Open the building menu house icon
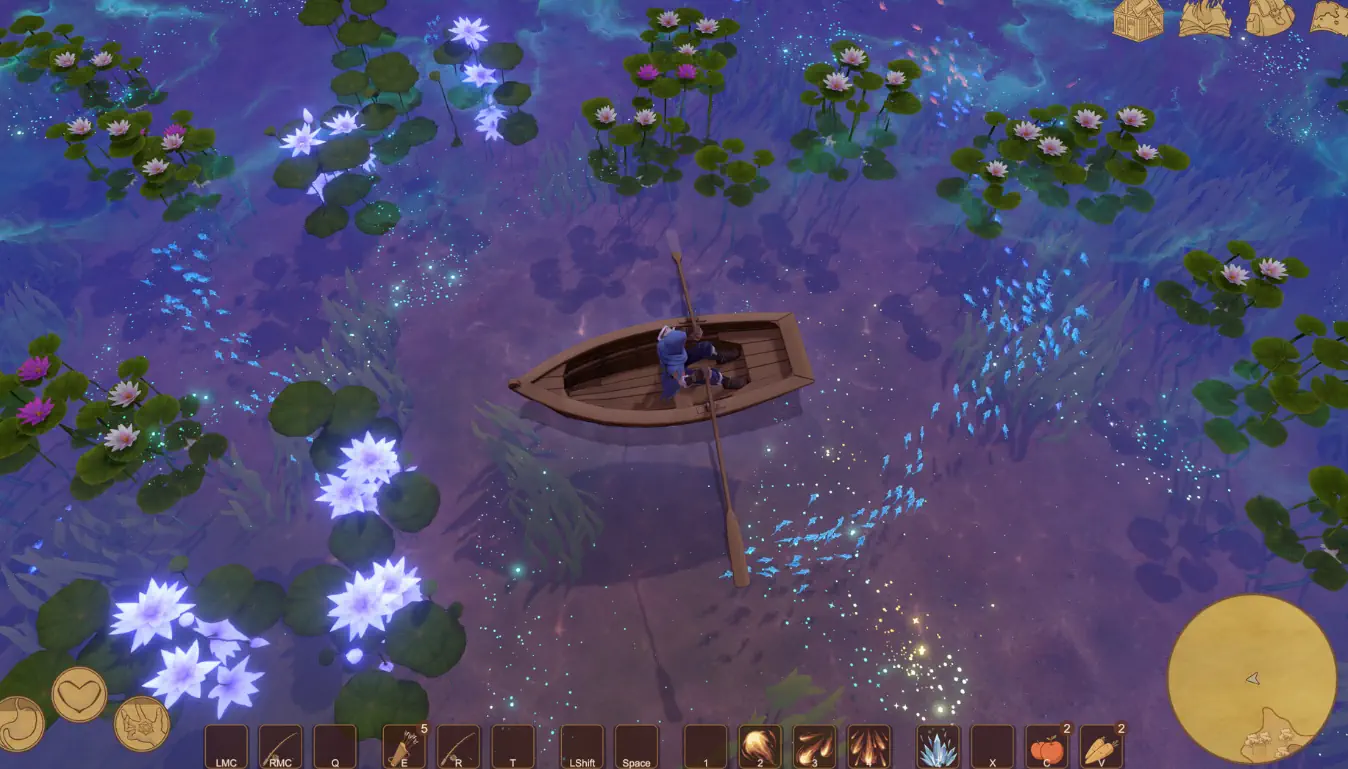The width and height of the screenshot is (1348, 769). [x=1139, y=19]
